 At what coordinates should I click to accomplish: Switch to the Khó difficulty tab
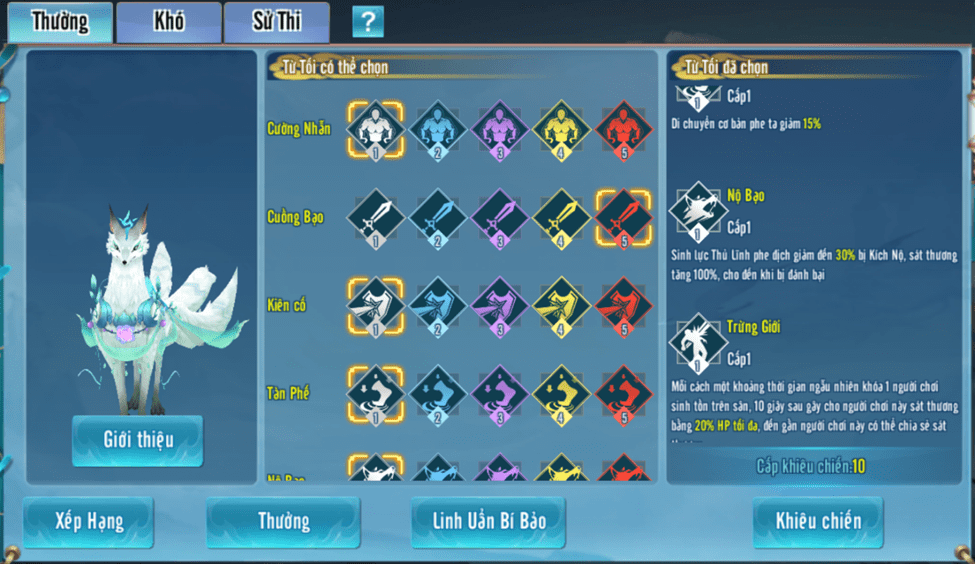point(168,22)
